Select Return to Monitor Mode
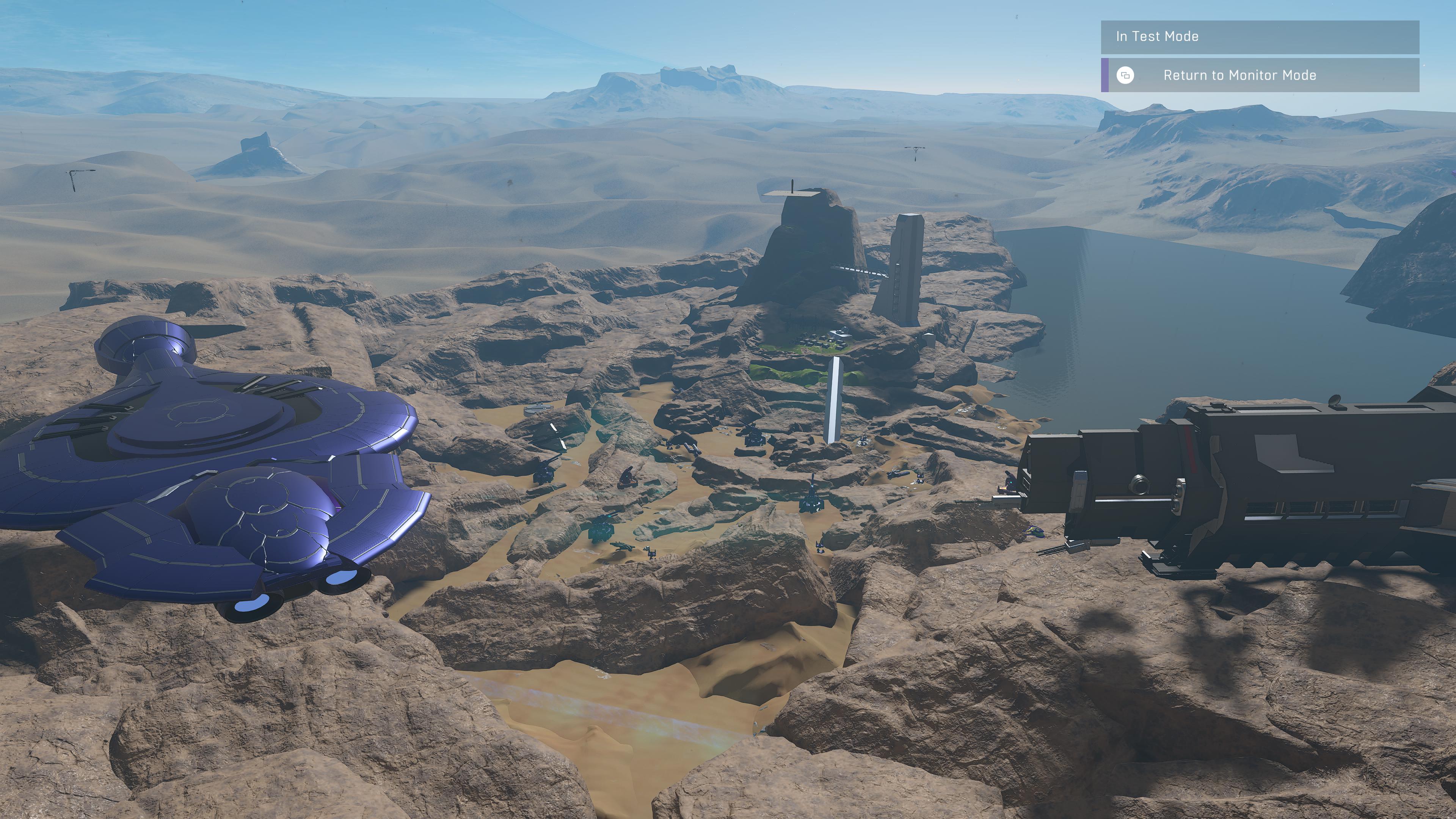The width and height of the screenshot is (1456, 819). [1239, 75]
